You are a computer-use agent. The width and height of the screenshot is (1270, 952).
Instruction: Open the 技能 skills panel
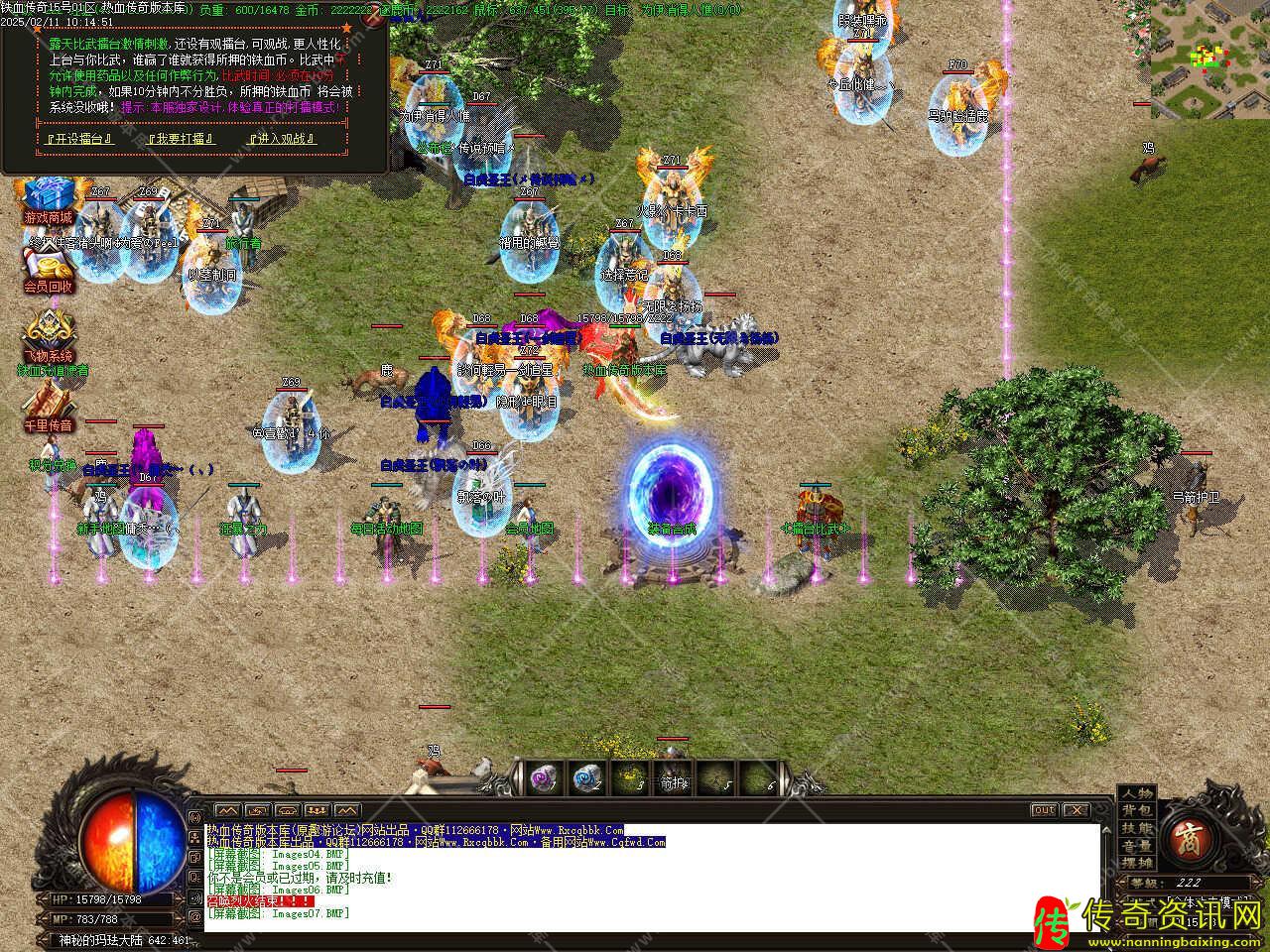(x=1136, y=829)
